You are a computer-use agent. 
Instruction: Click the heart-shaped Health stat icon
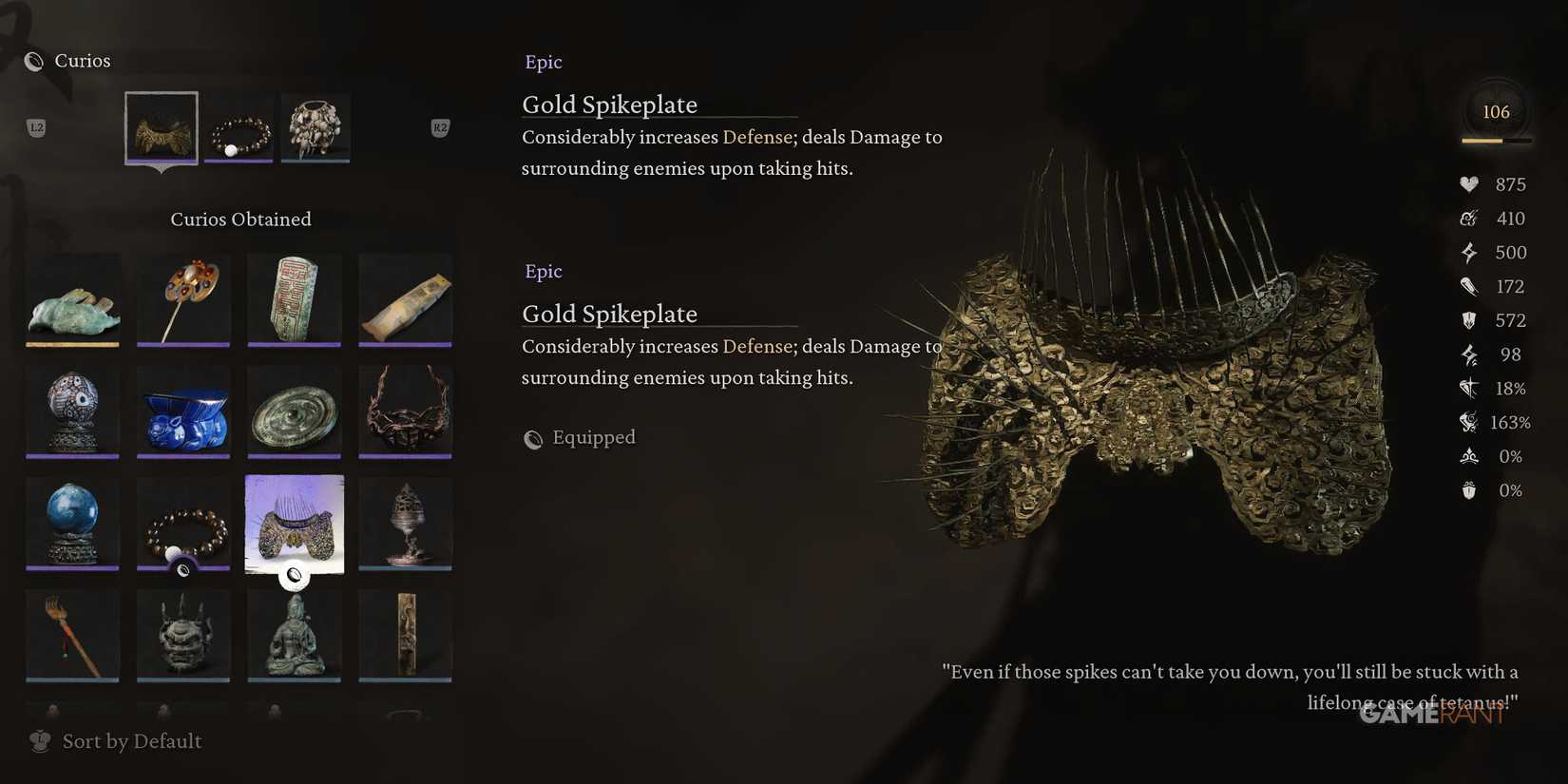point(1467,183)
